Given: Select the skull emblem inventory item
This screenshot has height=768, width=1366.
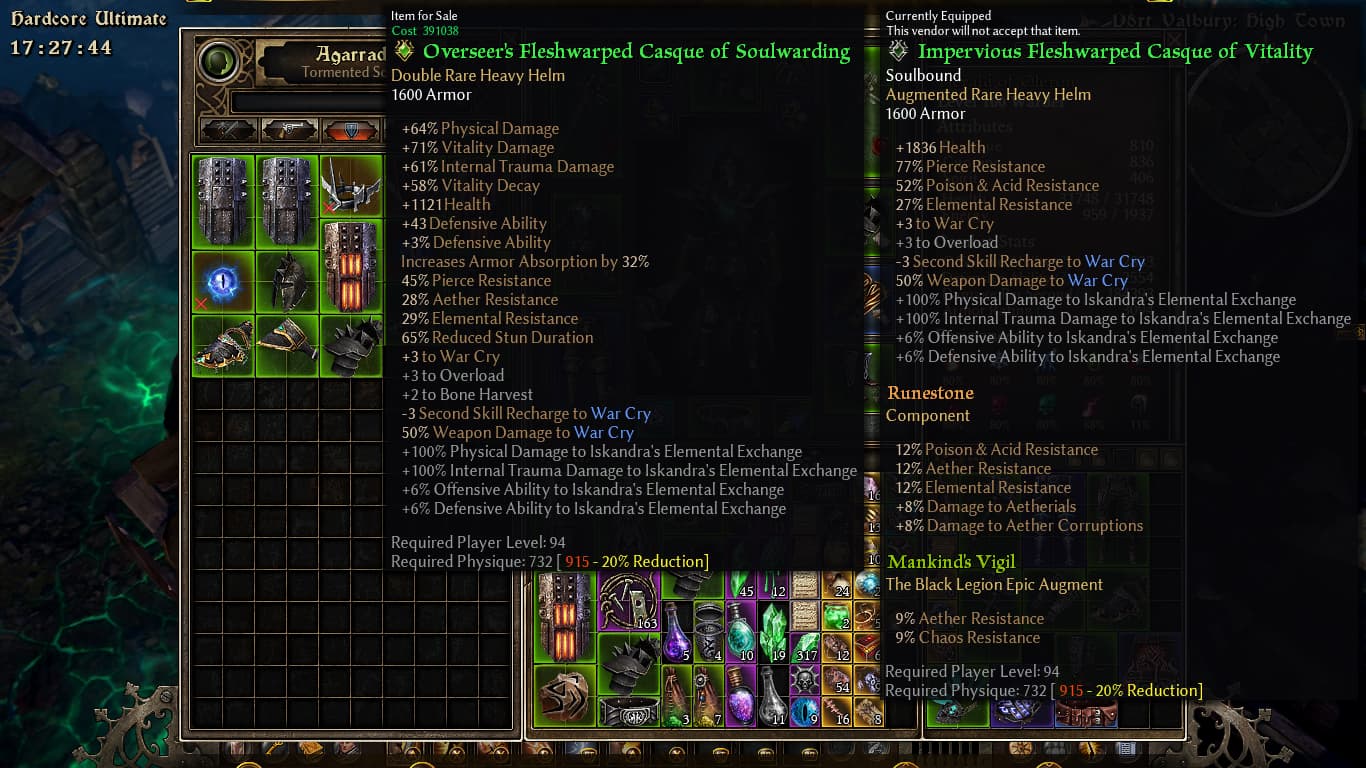Looking at the screenshot, I should 805,678.
